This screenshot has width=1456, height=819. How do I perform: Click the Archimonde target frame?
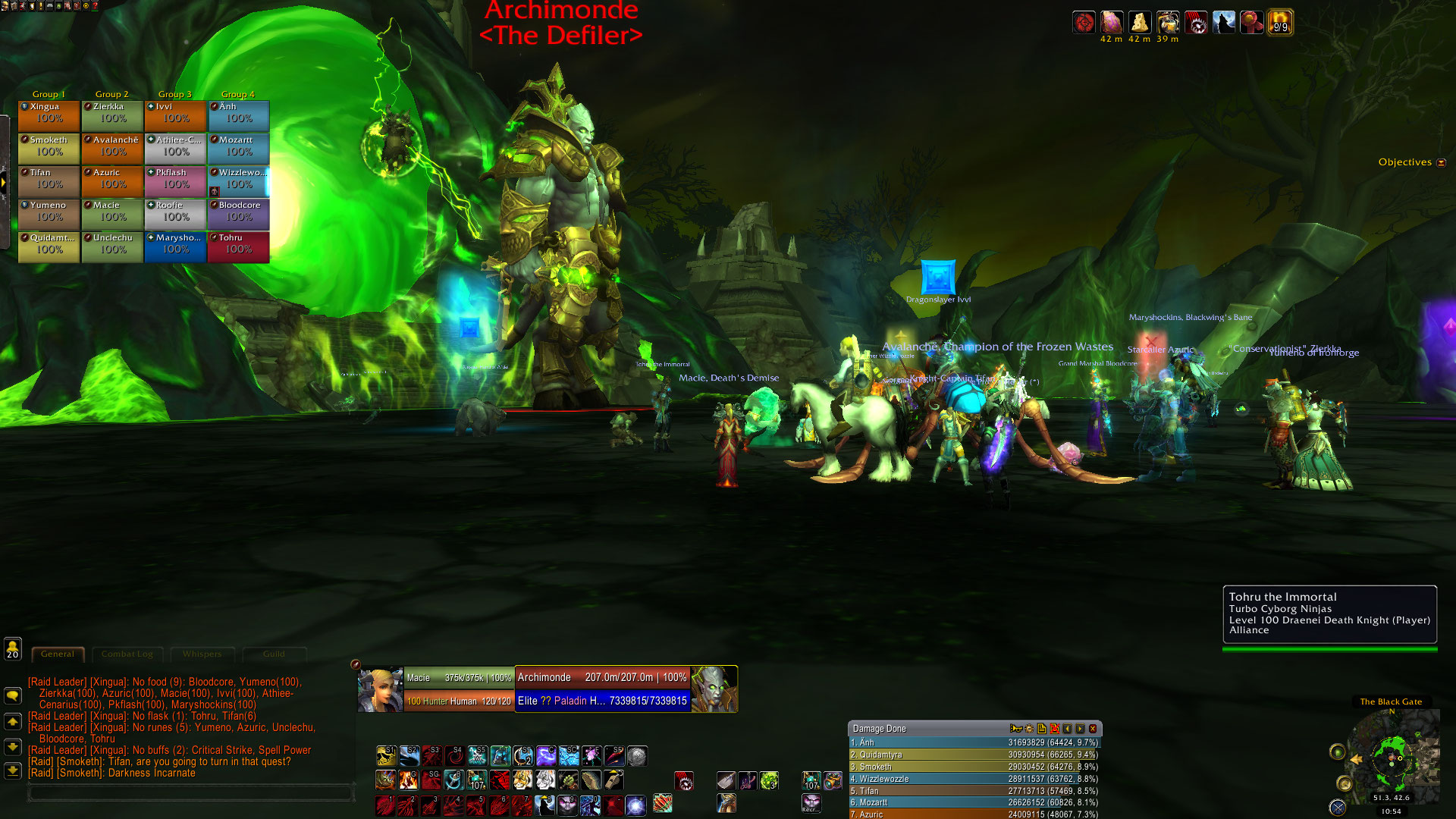point(602,689)
